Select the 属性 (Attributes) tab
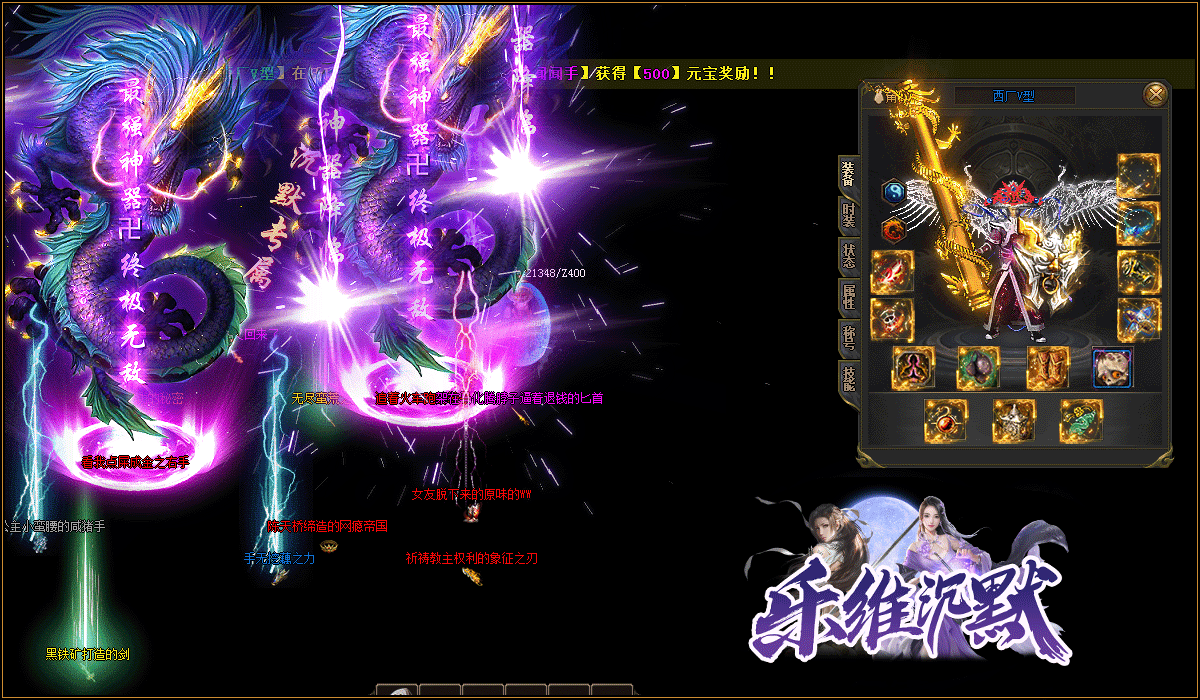The width and height of the screenshot is (1200, 700). 848,298
